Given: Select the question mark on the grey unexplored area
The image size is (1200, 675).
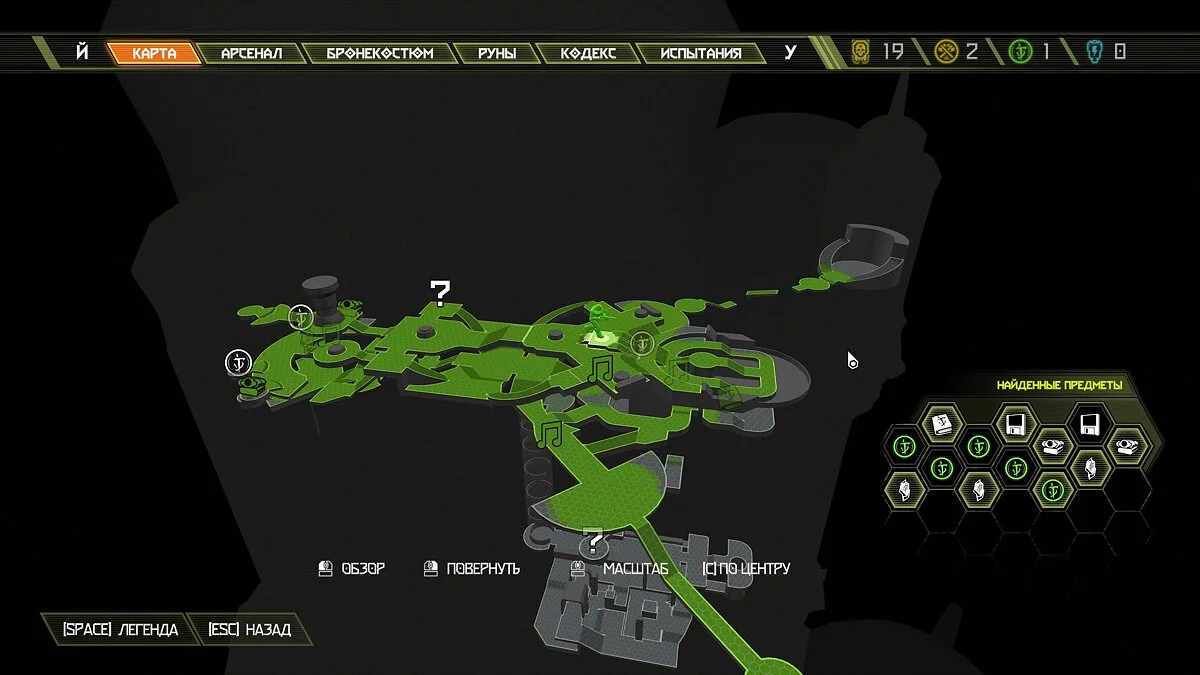Looking at the screenshot, I should (595, 544).
